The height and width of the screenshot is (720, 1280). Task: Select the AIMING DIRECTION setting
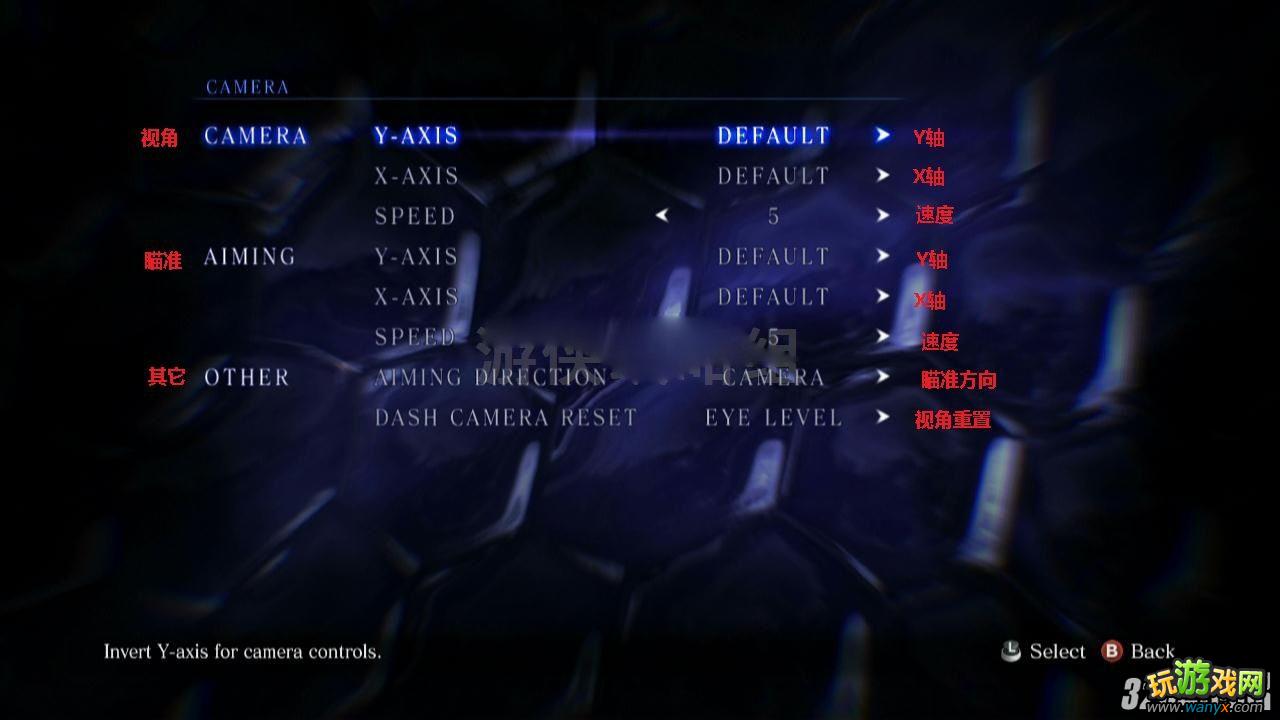[x=490, y=377]
